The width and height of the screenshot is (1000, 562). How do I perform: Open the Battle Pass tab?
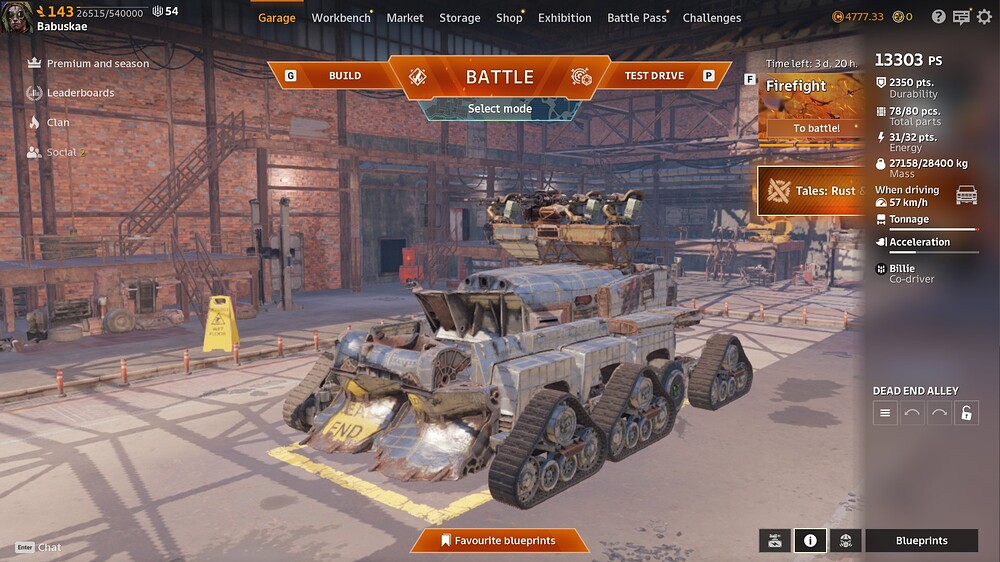637,18
